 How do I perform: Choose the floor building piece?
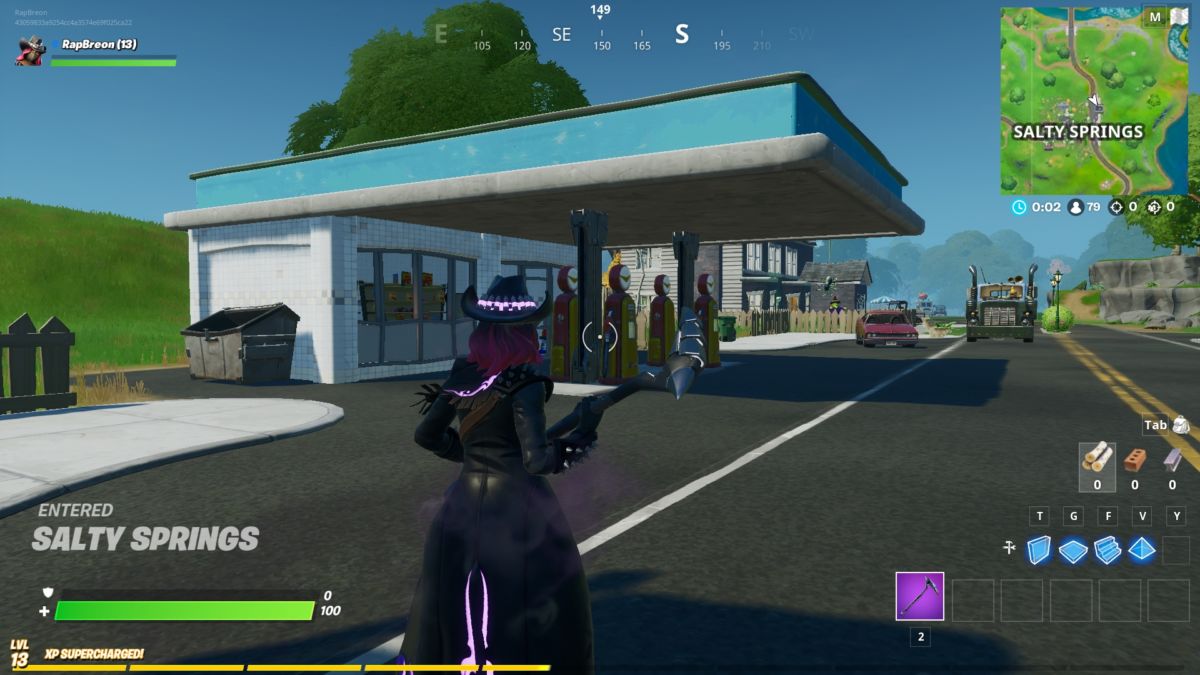pyautogui.click(x=1073, y=550)
